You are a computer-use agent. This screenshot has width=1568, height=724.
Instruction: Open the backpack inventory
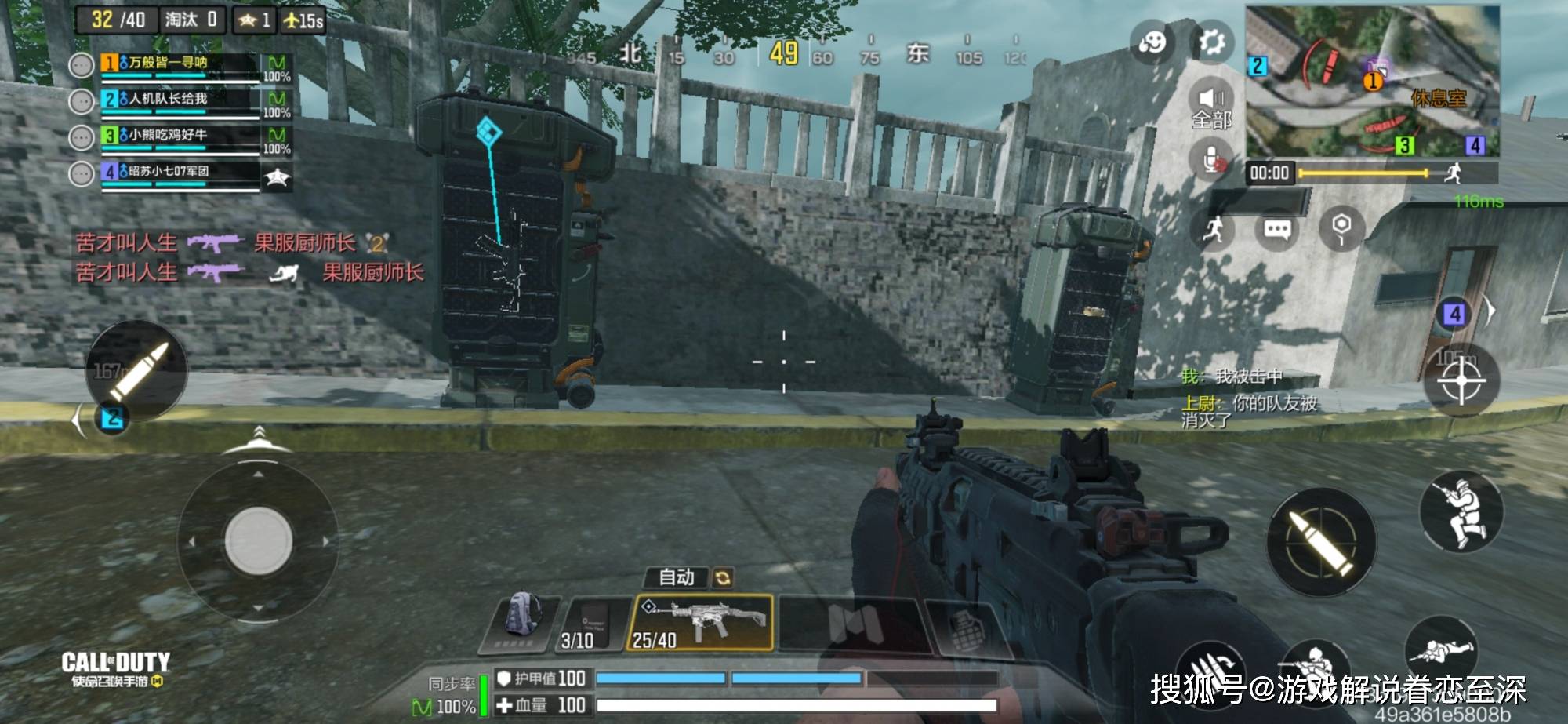coord(521,622)
